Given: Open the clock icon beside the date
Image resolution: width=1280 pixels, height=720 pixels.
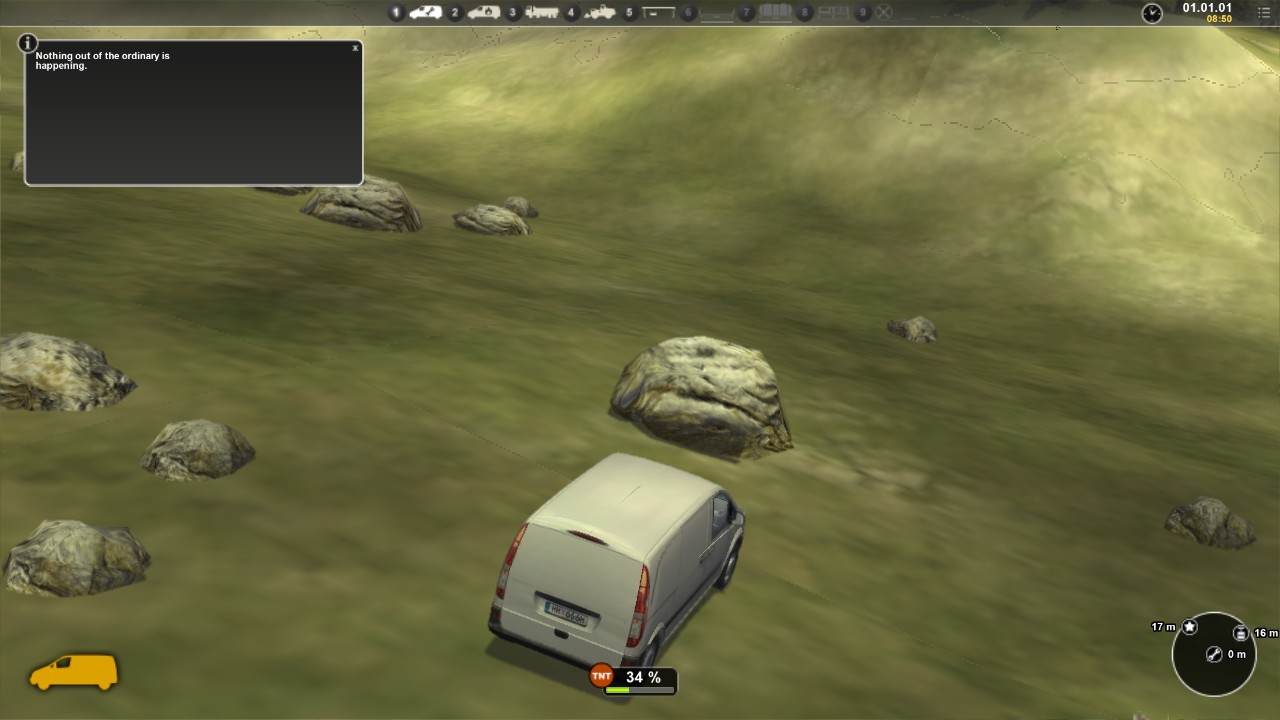Looking at the screenshot, I should [1152, 13].
